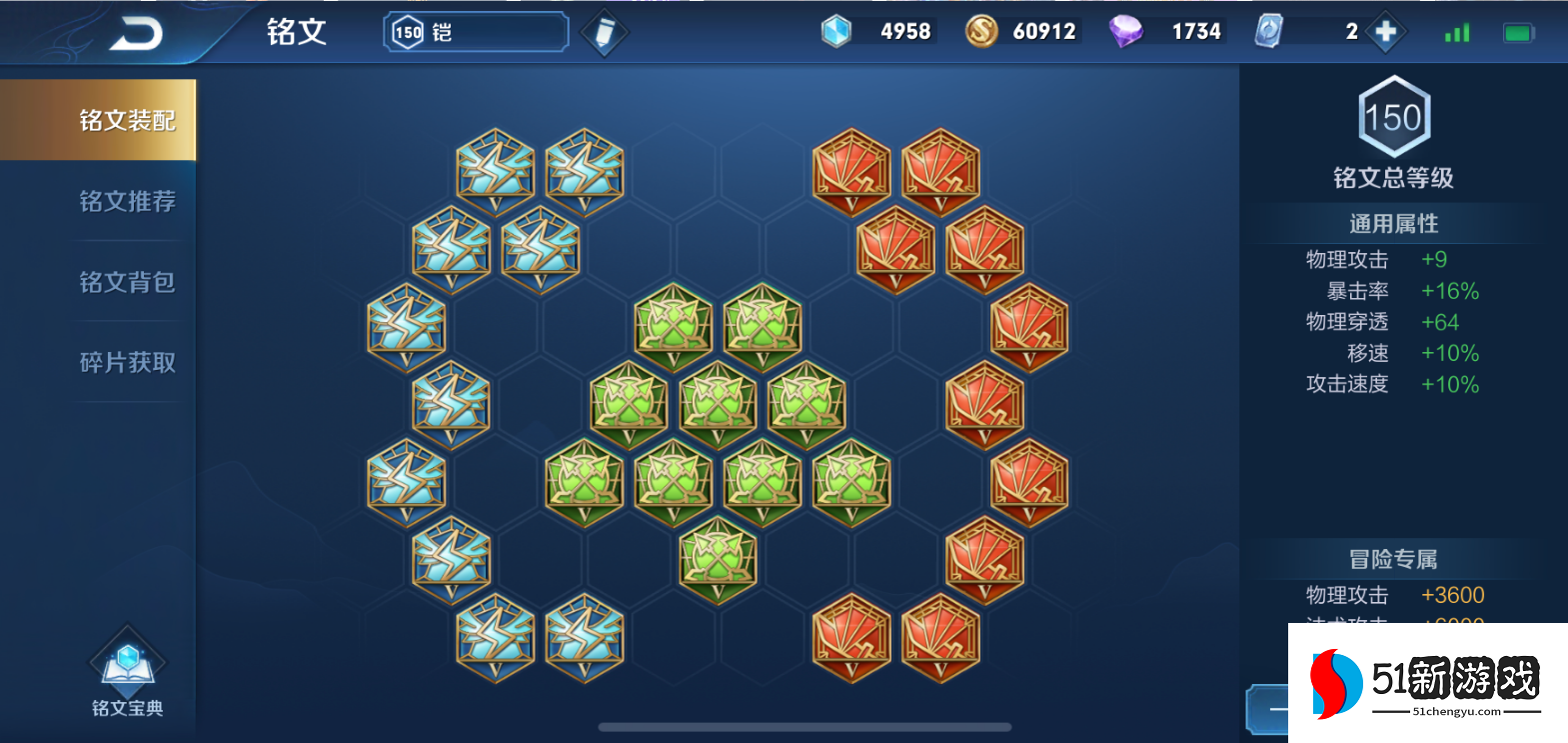Image resolution: width=1568 pixels, height=743 pixels.
Task: Go back using the return arrow
Action: pyautogui.click(x=136, y=34)
